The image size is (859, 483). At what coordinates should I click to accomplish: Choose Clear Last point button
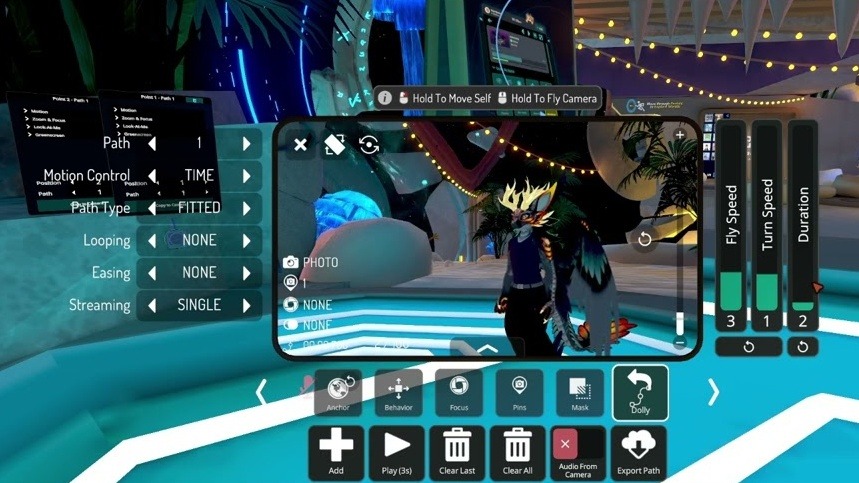click(457, 452)
